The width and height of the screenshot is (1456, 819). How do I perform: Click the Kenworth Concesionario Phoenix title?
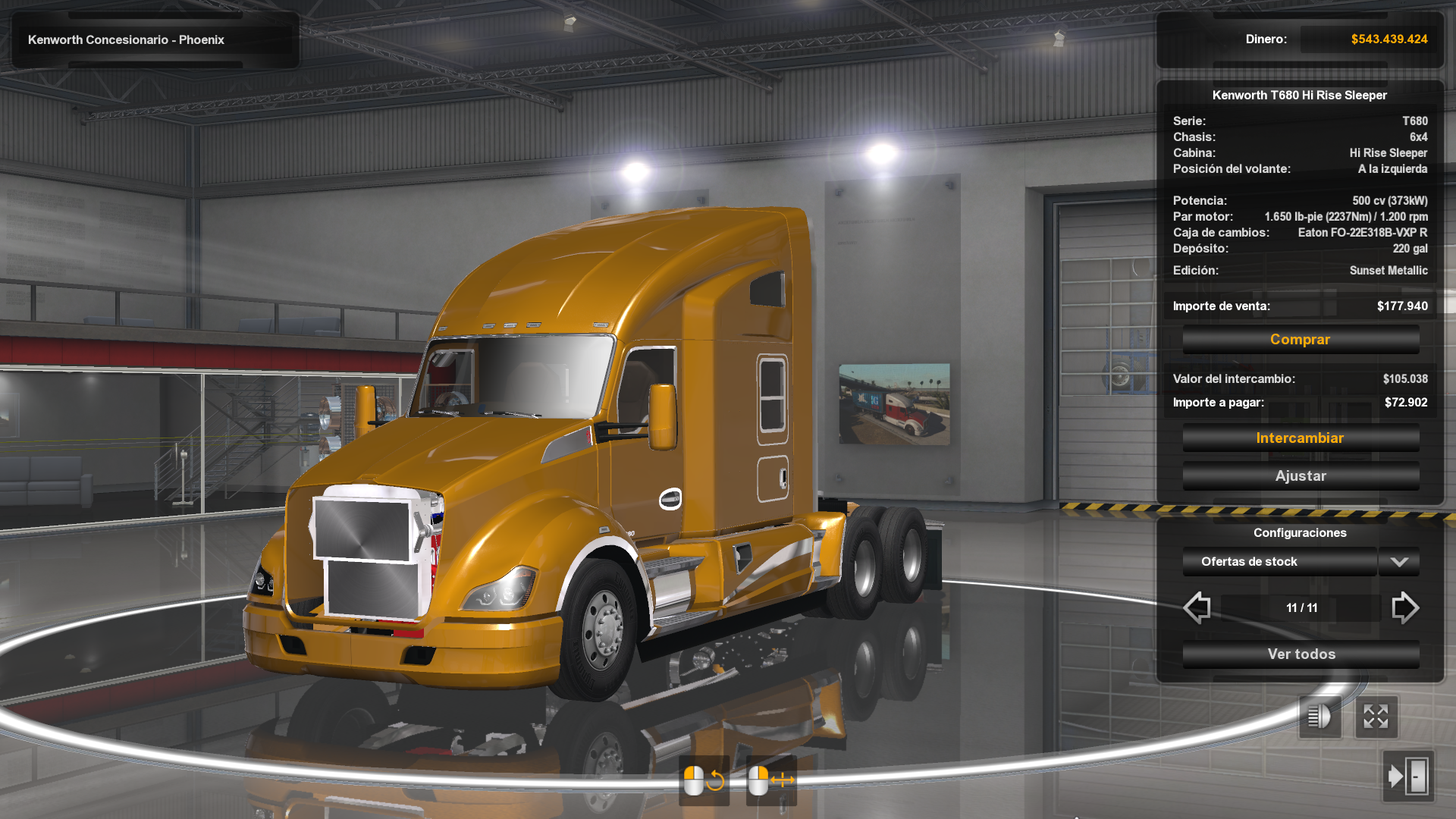pyautogui.click(x=126, y=39)
